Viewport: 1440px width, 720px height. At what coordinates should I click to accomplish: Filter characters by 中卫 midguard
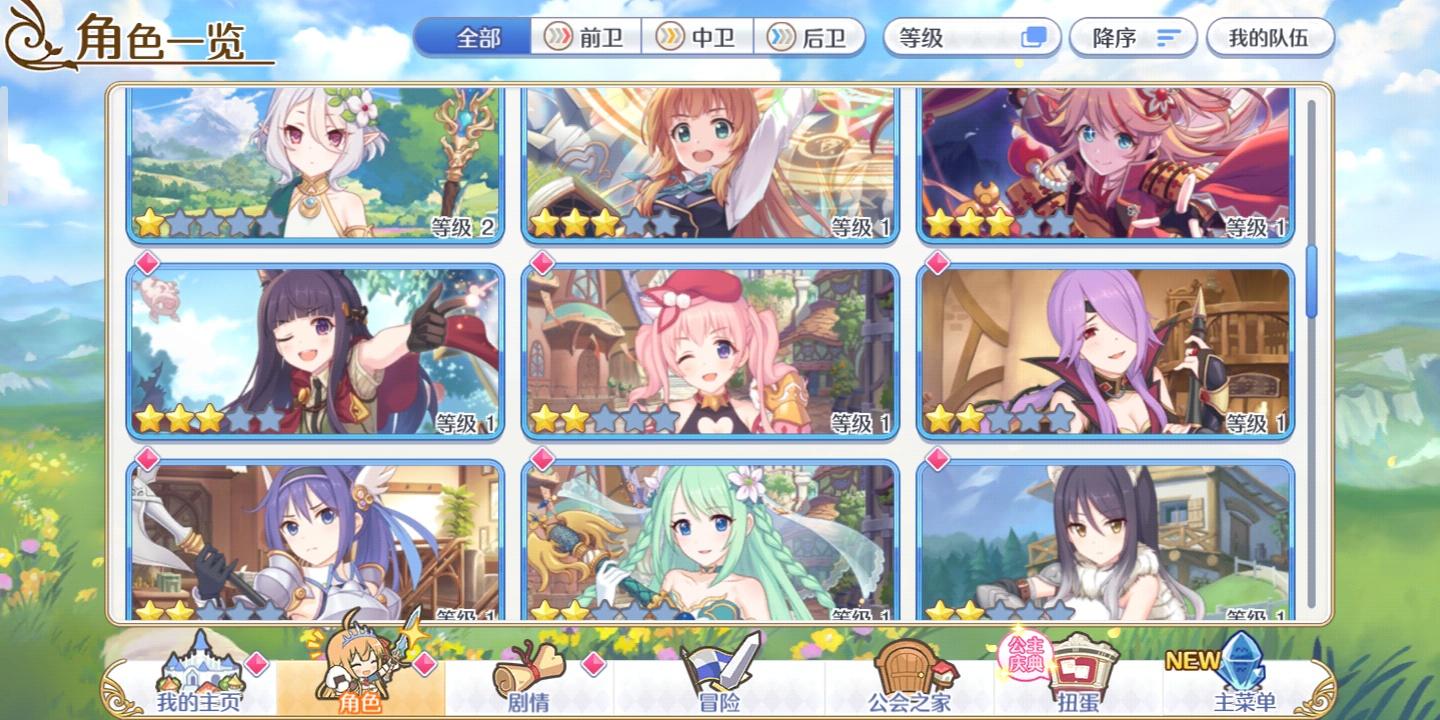(697, 36)
